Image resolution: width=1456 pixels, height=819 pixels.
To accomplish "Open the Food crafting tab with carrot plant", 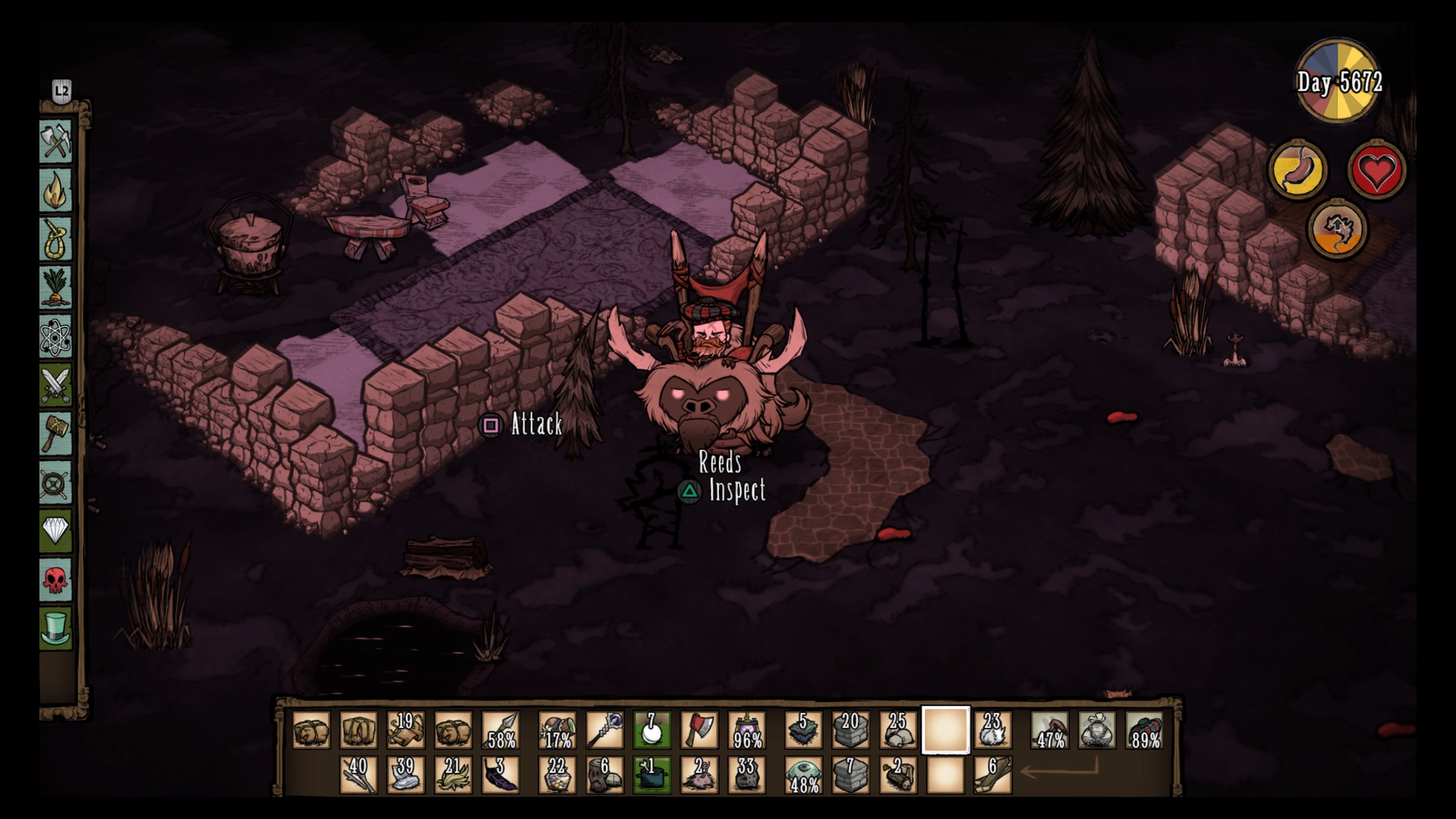I will coord(55,288).
